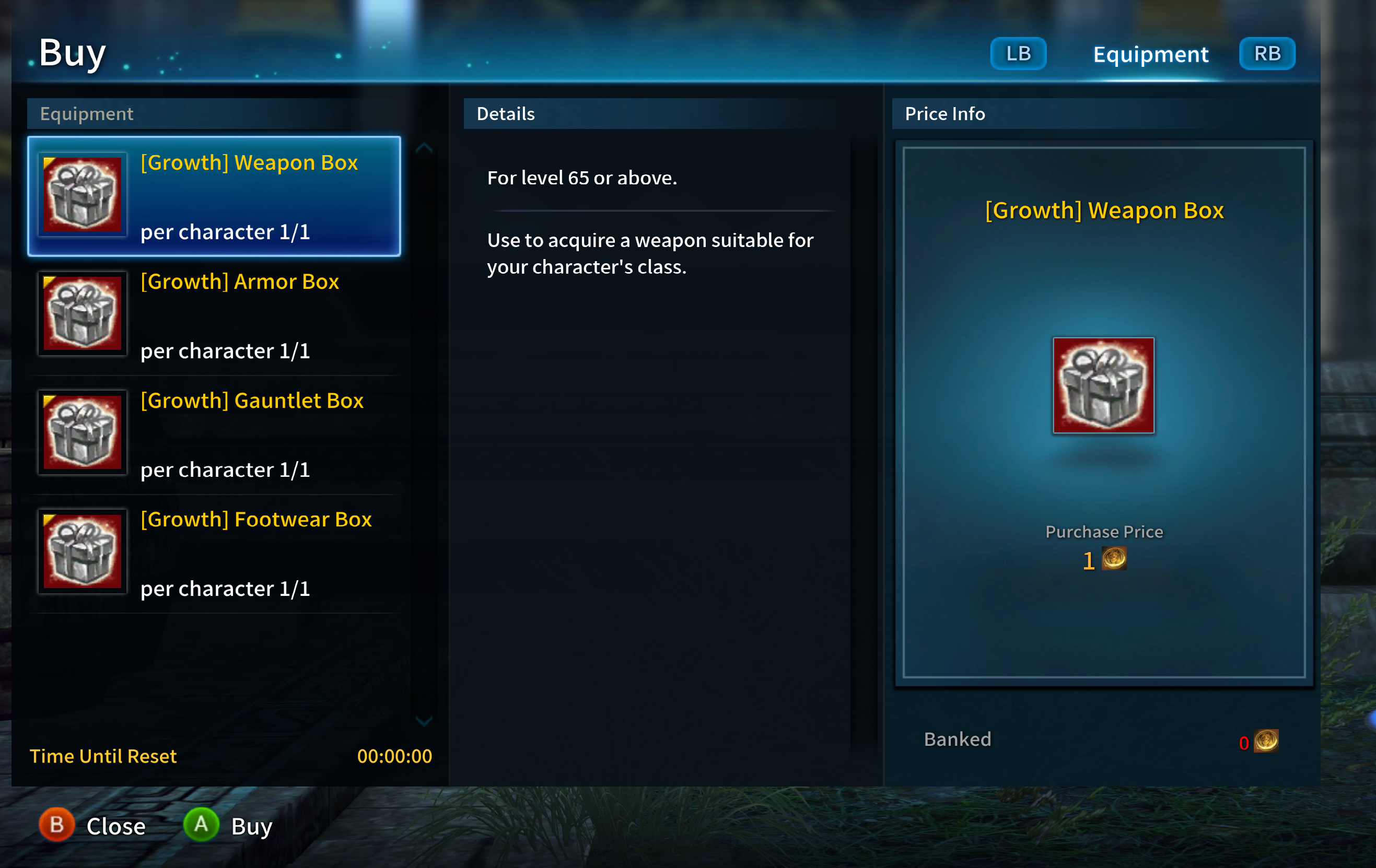
Task: Click the large Weapon Box preview image
Action: pos(1104,386)
